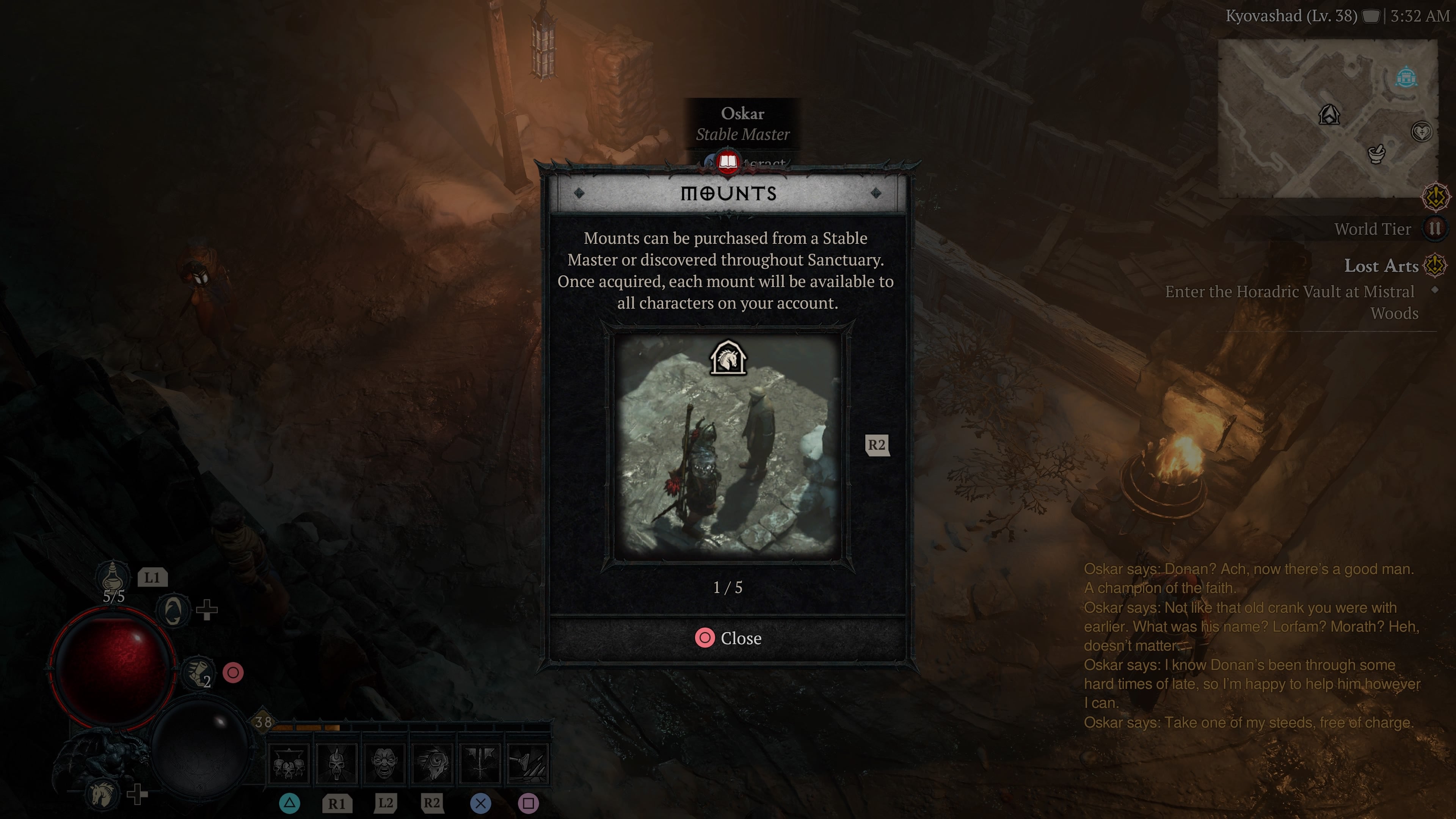Close the Mounts tutorial popup
This screenshot has height=819, width=1456.
(728, 638)
